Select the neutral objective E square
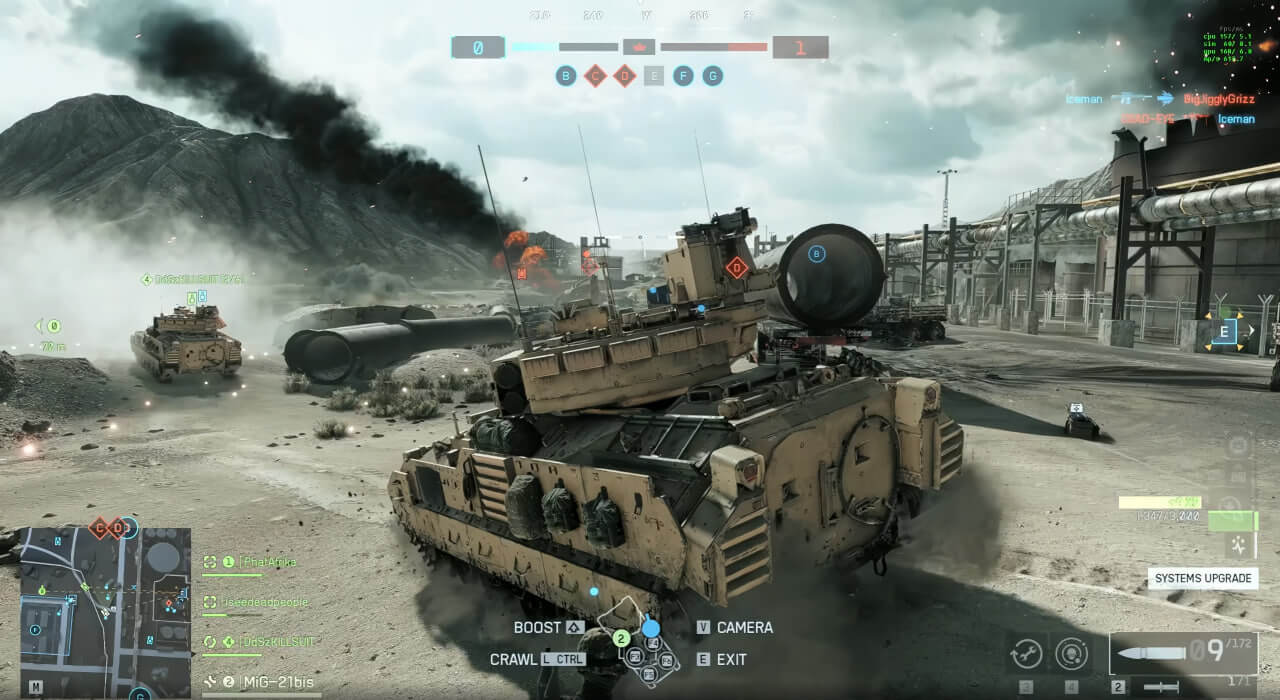 (654, 76)
